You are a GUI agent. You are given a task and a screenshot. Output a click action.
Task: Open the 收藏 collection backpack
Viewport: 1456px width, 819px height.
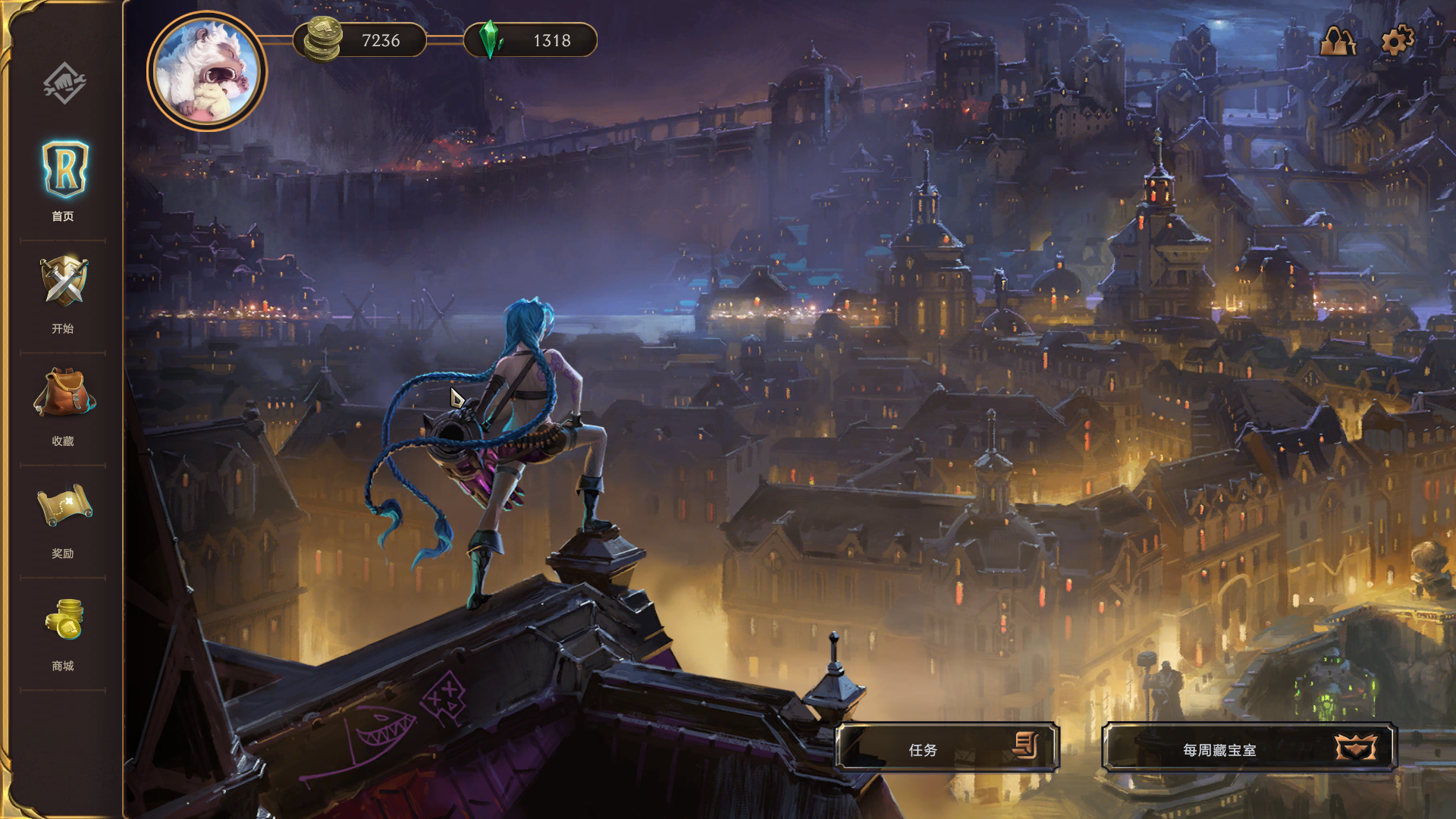[64, 405]
